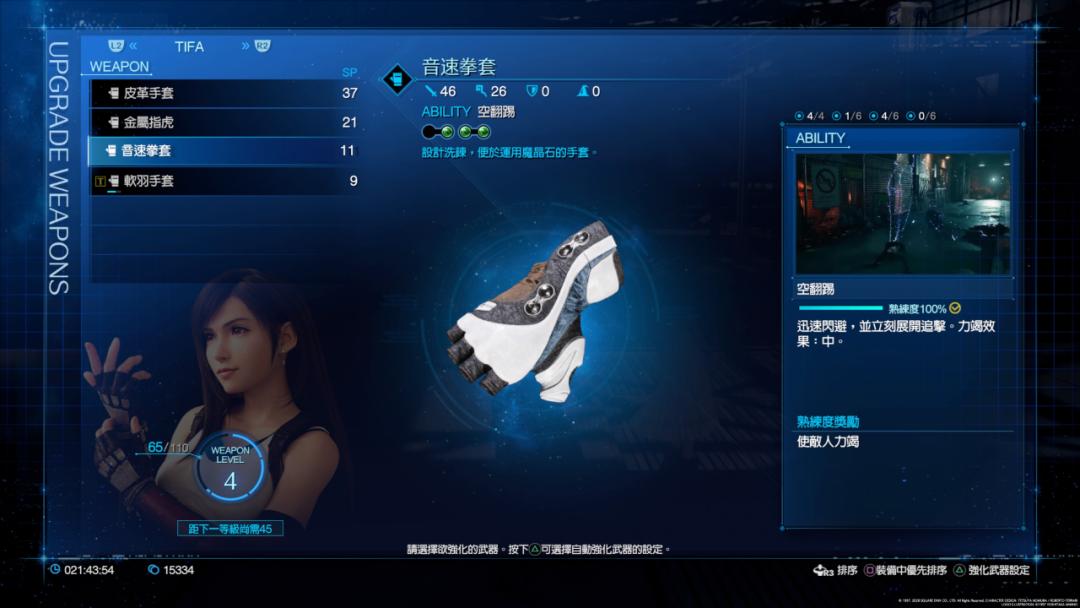
Task: Select the highlighted 音速拳套 weapon
Action: click(224, 151)
